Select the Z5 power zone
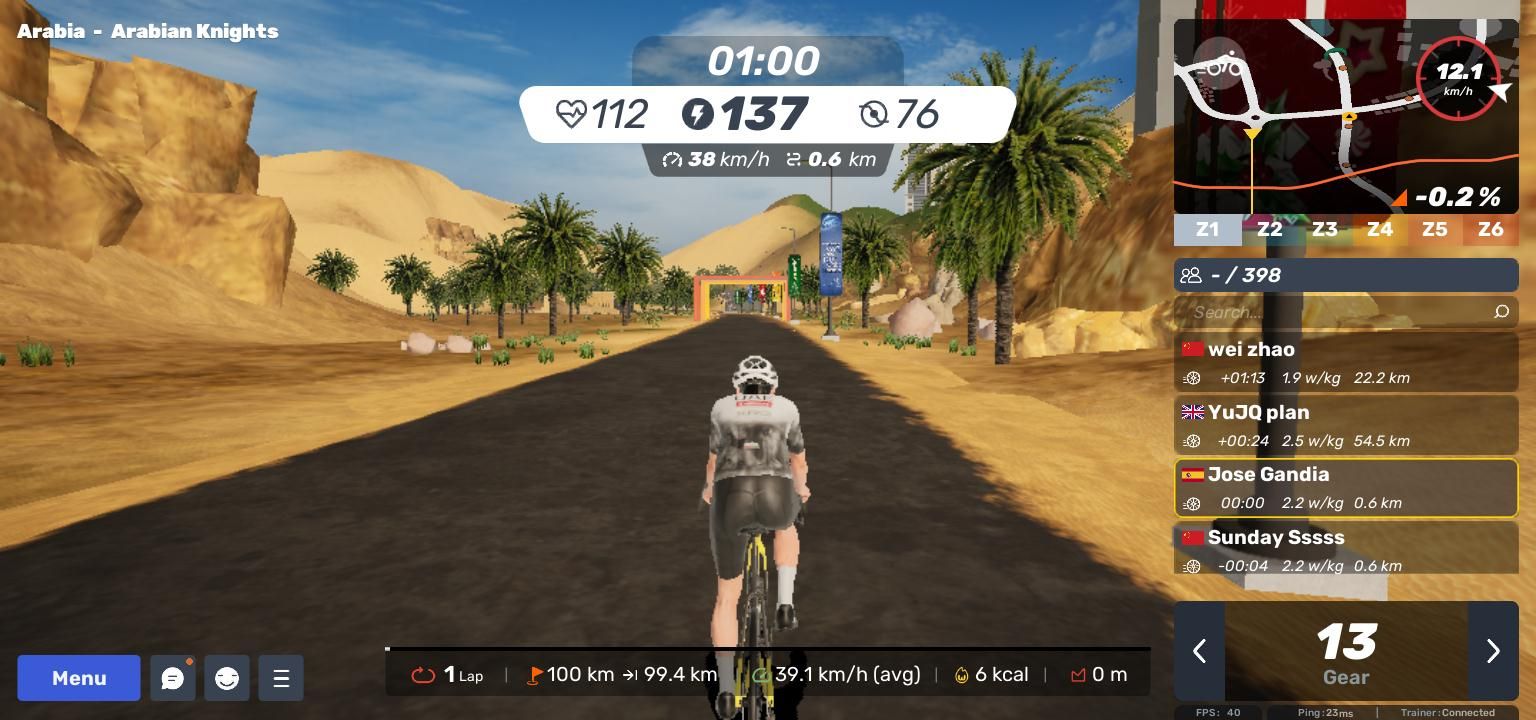The height and width of the screenshot is (720, 1536). click(x=1434, y=230)
